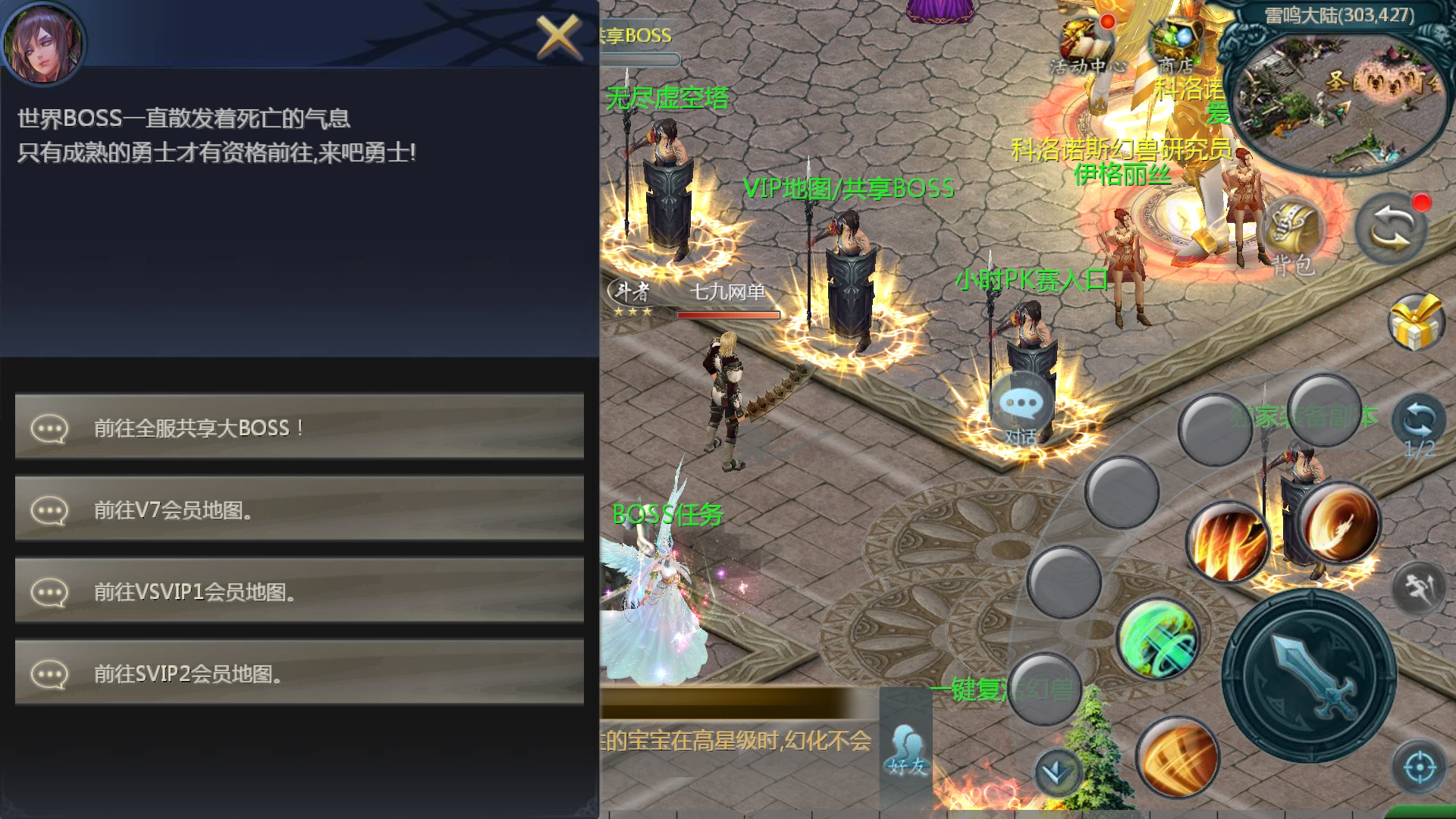Tap the golden gift box icon
The width and height of the screenshot is (1456, 819).
click(x=1415, y=322)
